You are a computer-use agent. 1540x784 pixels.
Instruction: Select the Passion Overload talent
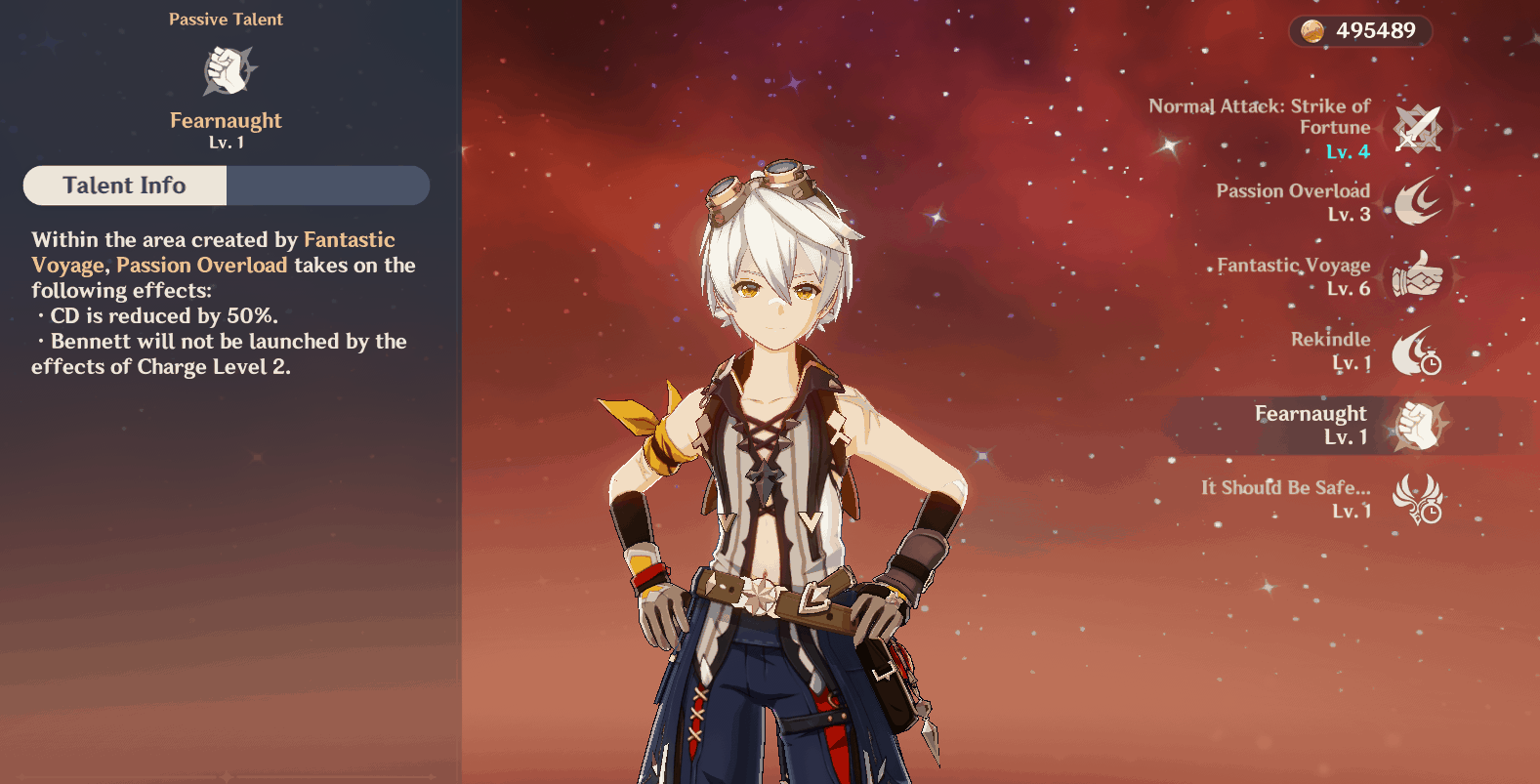click(x=1417, y=202)
